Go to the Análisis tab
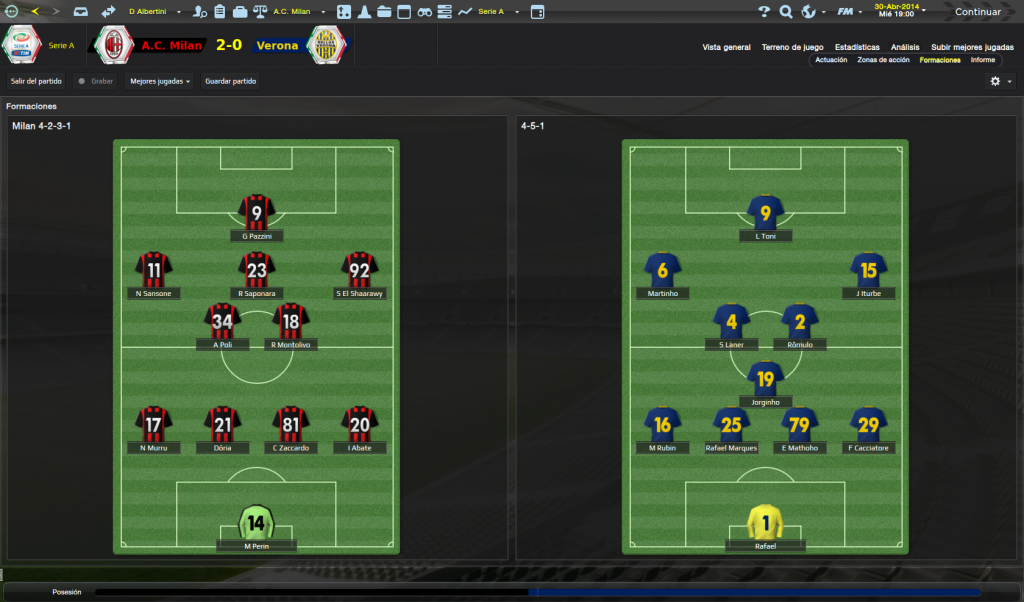 [905, 47]
